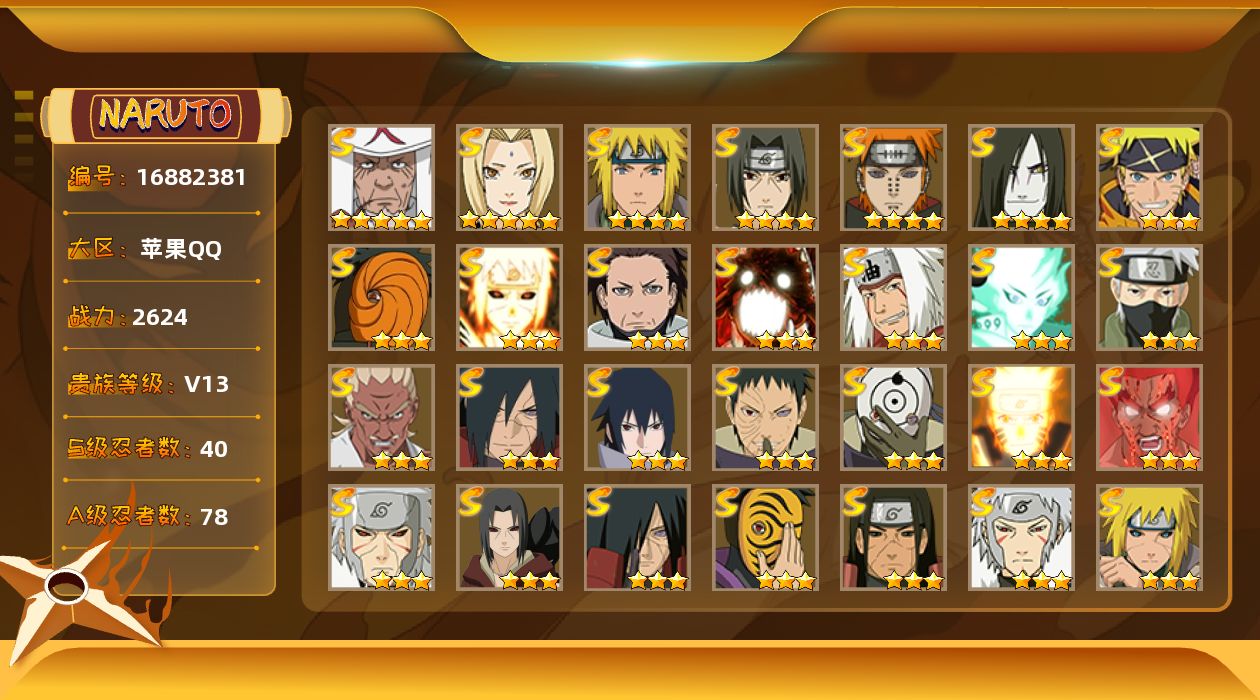This screenshot has height=700, width=1260.
Task: Open the masked Kakashi ninja card
Action: [1149, 298]
